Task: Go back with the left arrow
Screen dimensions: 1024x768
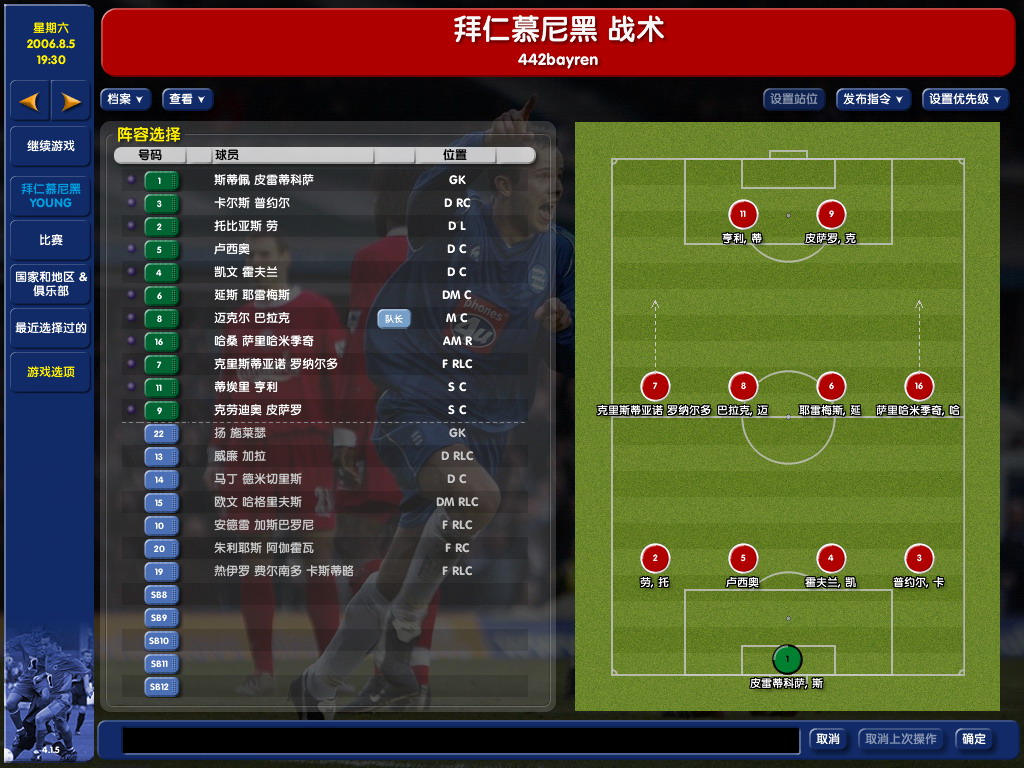Action: pos(30,101)
